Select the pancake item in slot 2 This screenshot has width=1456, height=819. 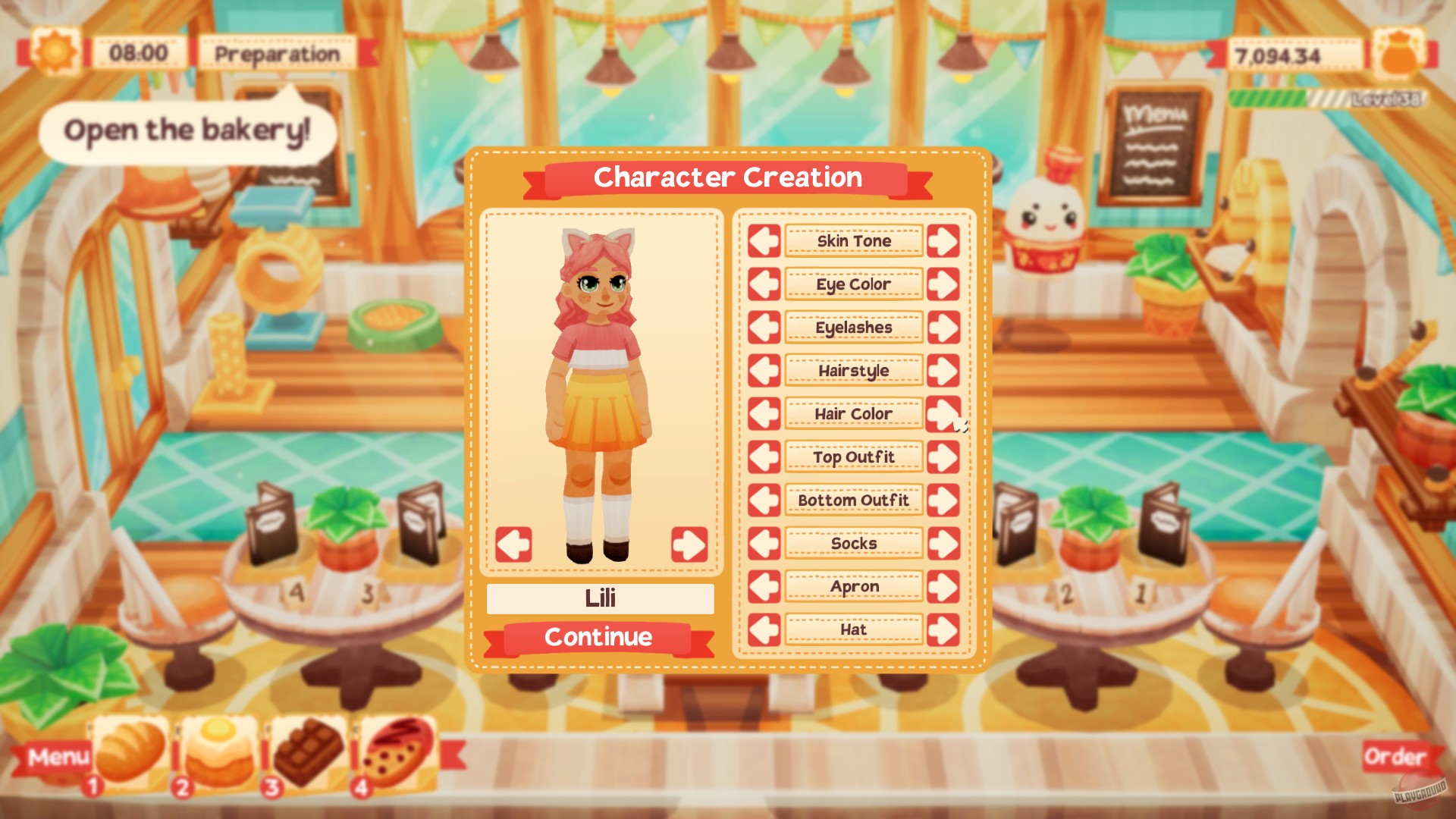point(218,751)
